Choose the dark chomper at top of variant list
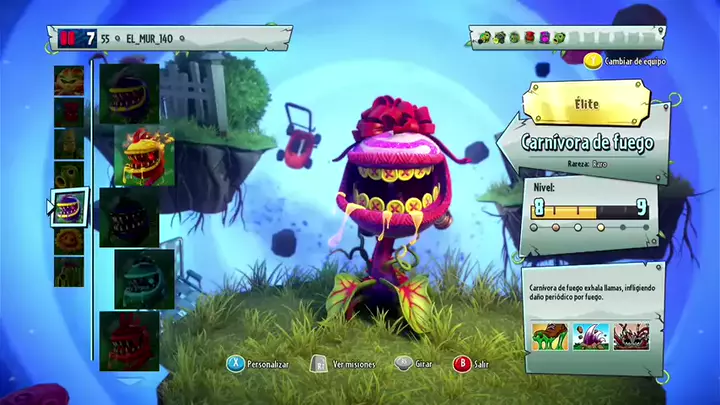The height and width of the screenshot is (405, 720). 129,93
